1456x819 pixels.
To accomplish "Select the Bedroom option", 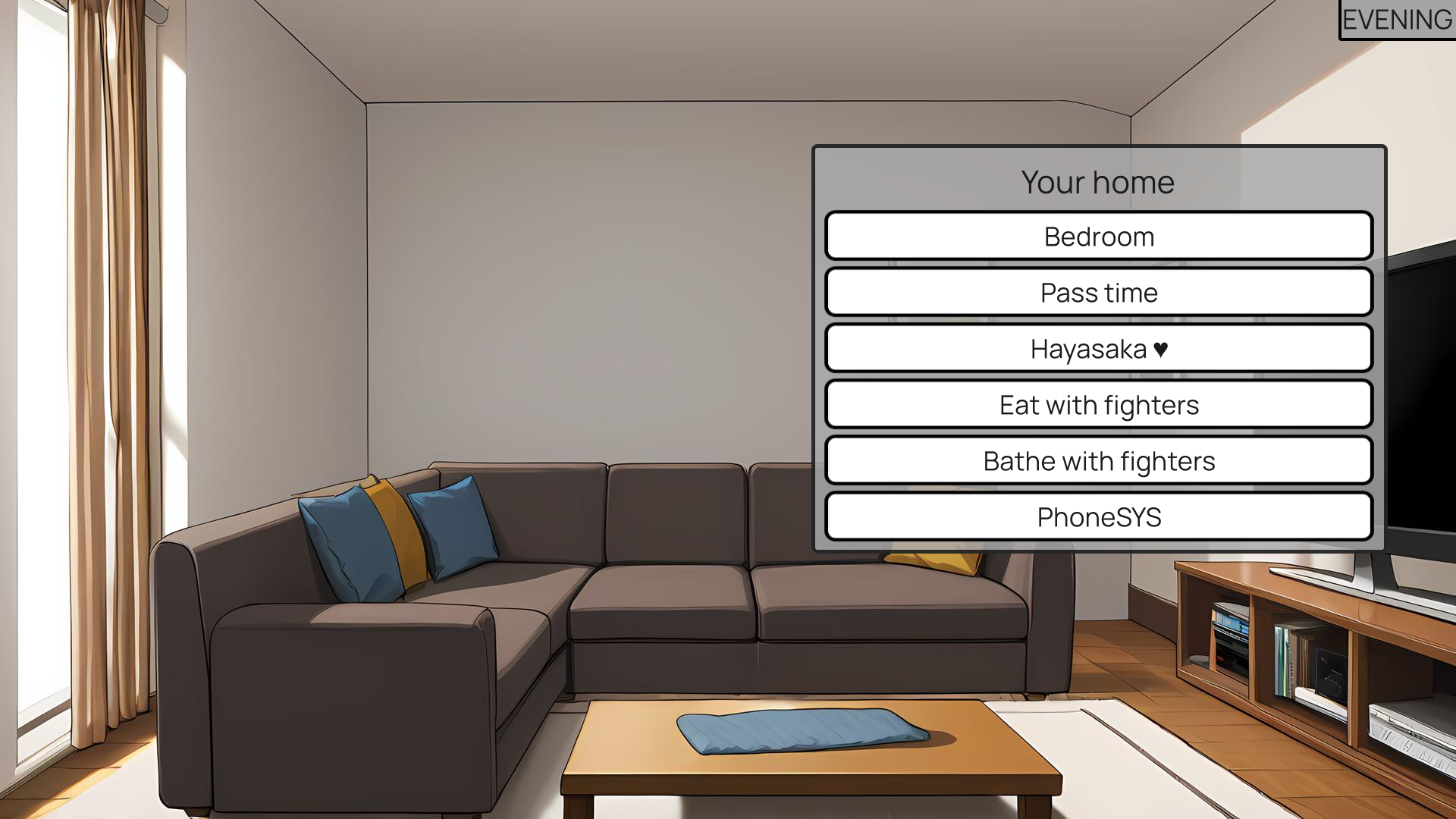I will [x=1098, y=236].
